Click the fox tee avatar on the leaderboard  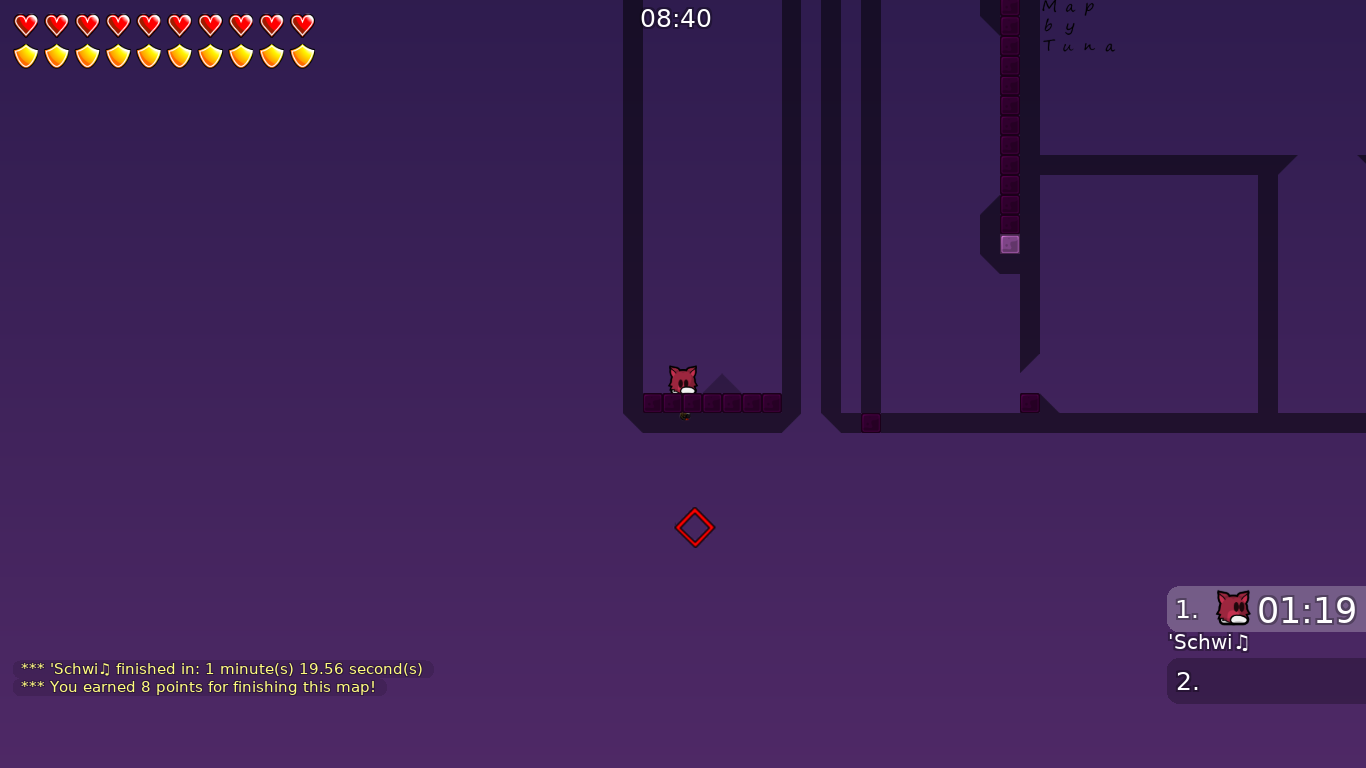click(1232, 605)
